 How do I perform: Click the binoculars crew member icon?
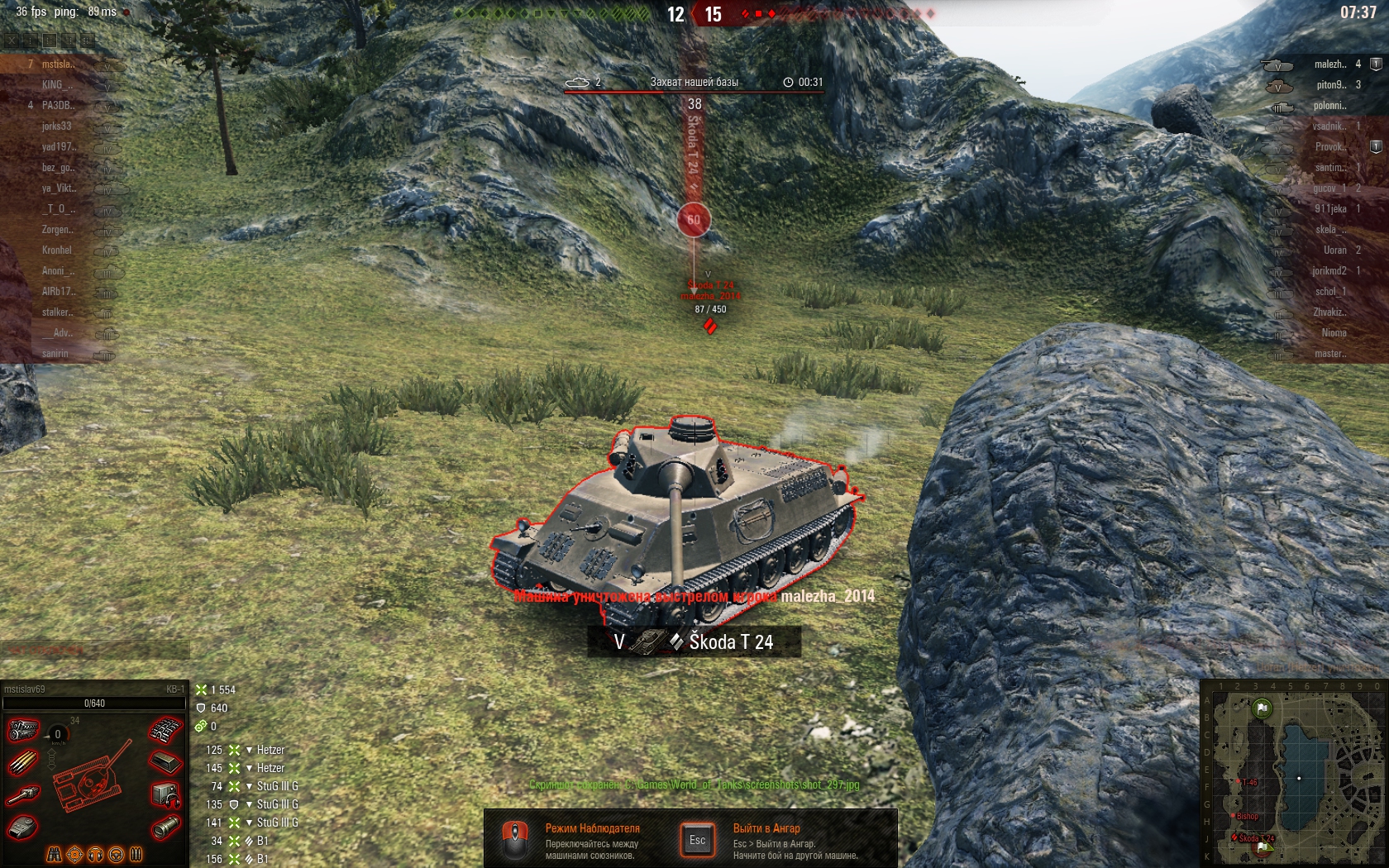click(55, 853)
